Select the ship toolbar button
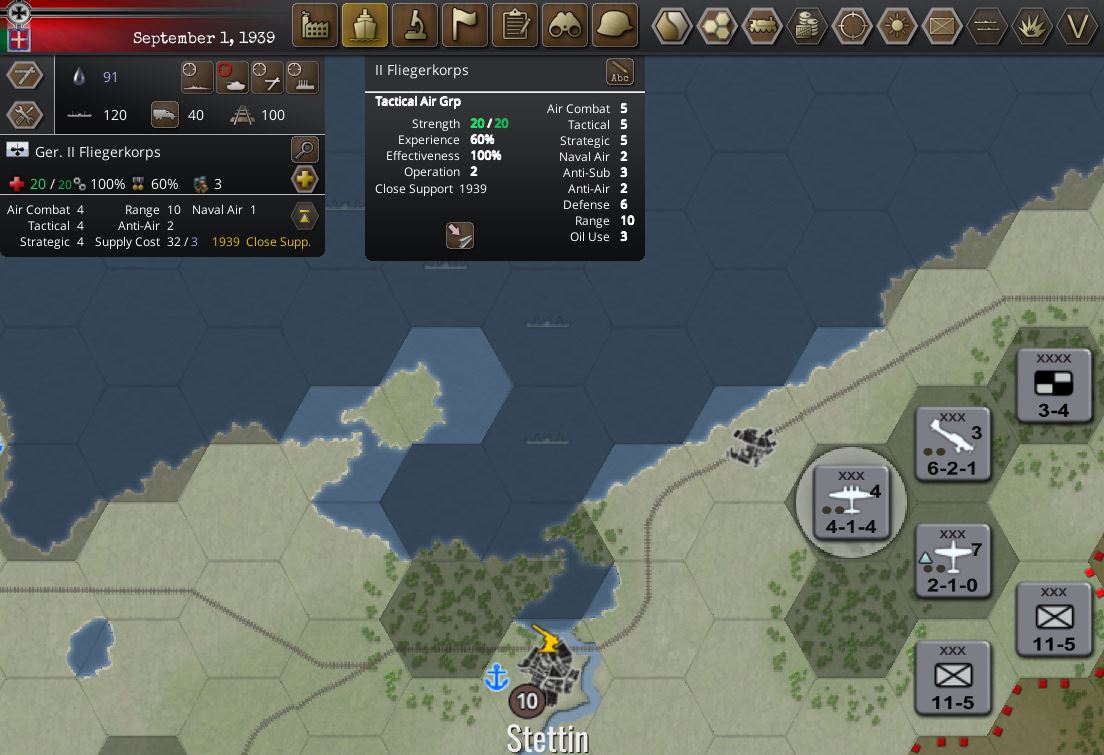Image resolution: width=1104 pixels, height=755 pixels. click(365, 25)
